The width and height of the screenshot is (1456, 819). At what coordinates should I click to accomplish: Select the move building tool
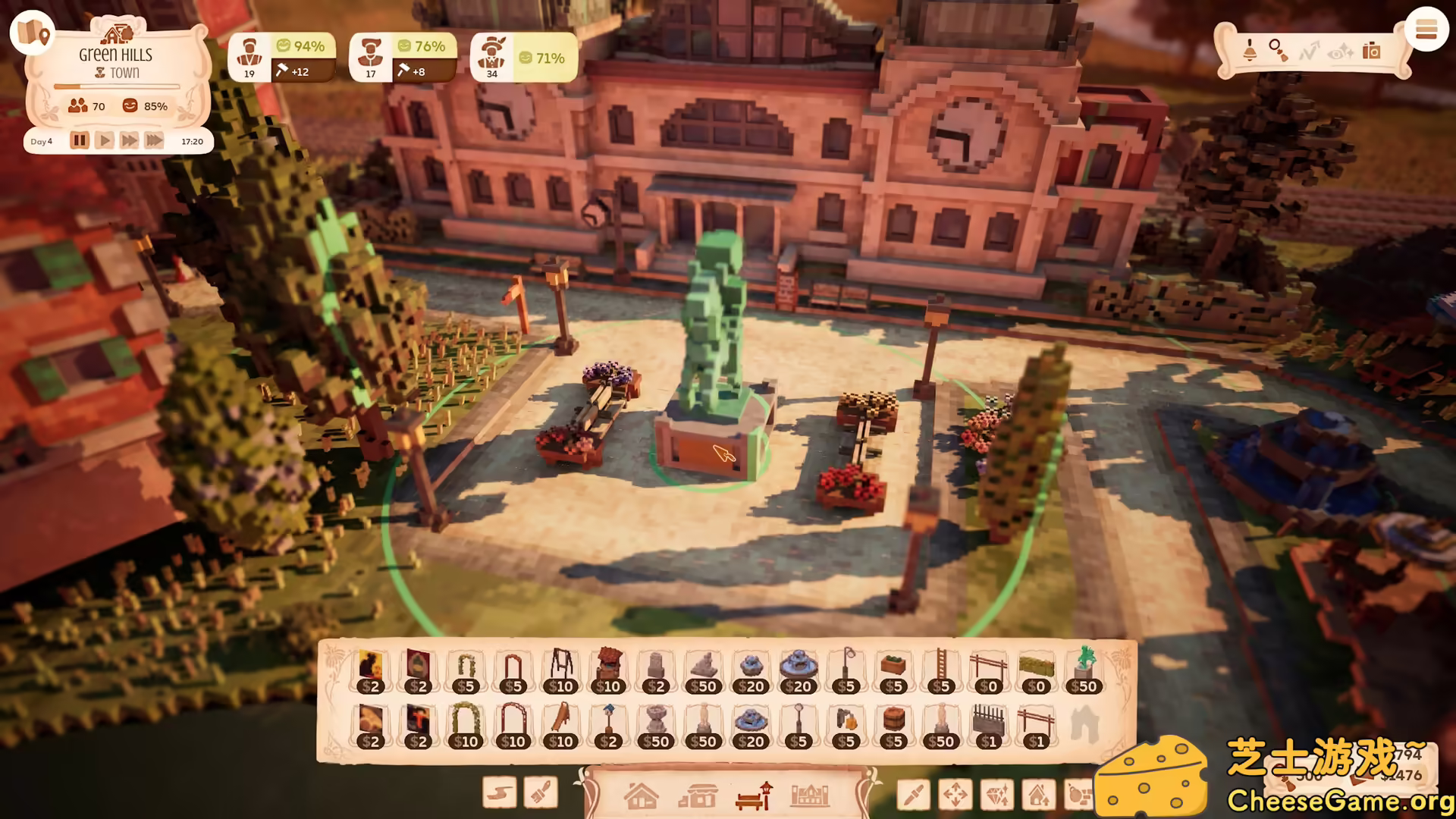pos(955,794)
